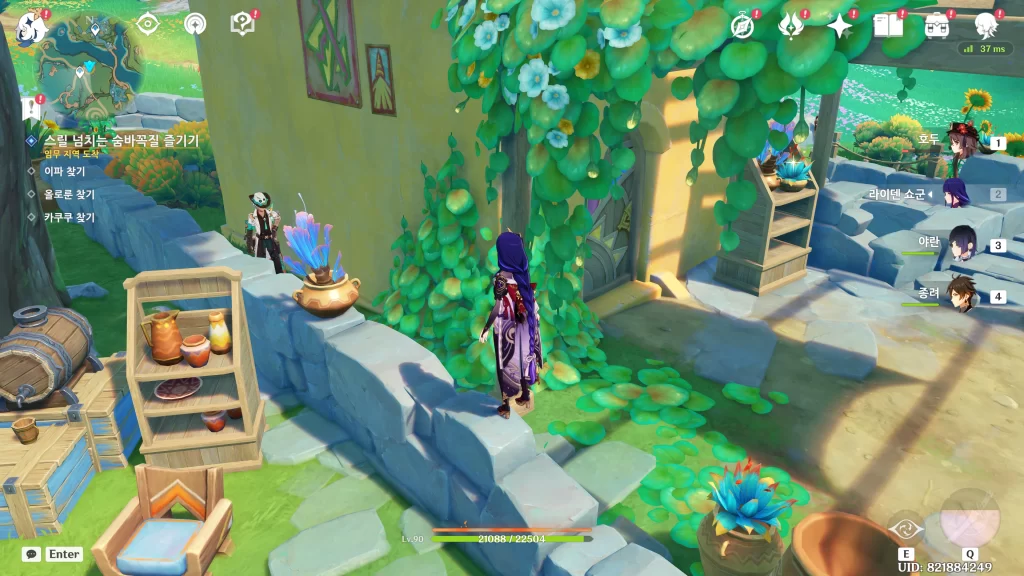Click the eye-shaped target icon beside minimap
1024x576 pixels.
[x=148, y=25]
